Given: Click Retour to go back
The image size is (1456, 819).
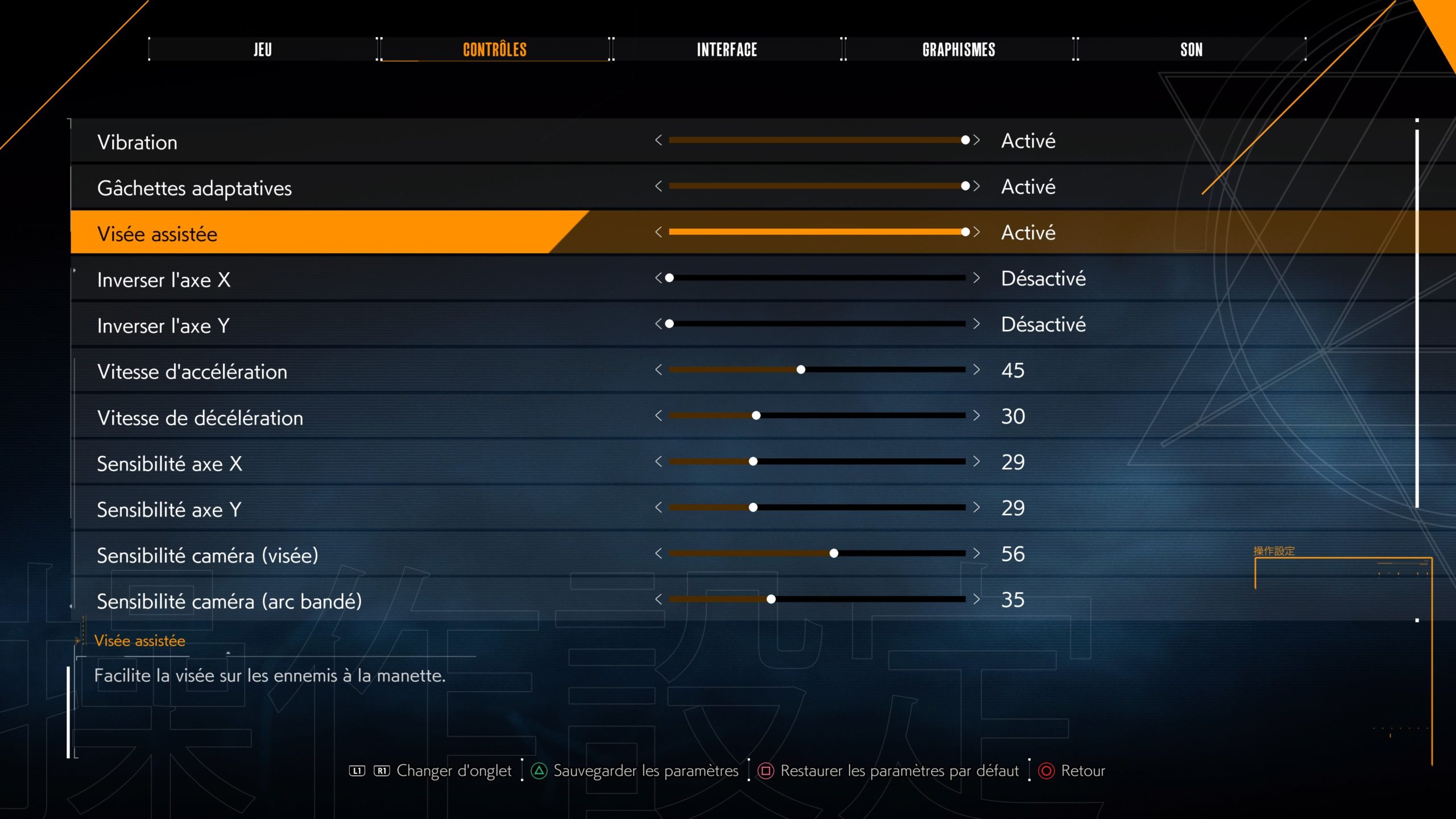Looking at the screenshot, I should (x=1082, y=771).
